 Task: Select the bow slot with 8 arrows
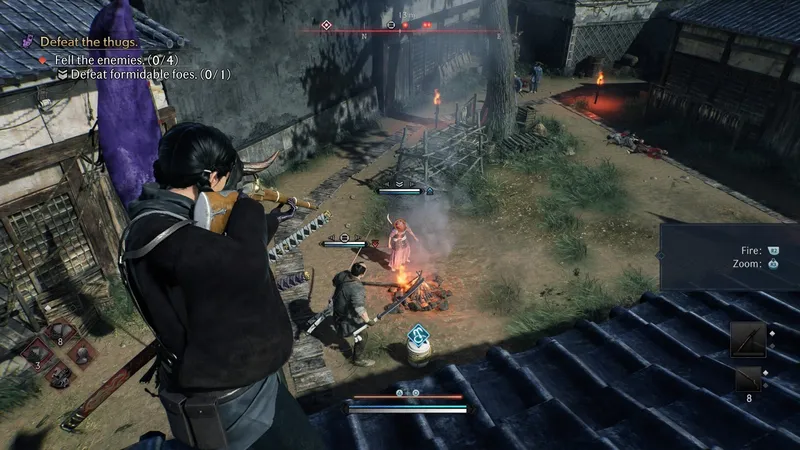coord(748,379)
